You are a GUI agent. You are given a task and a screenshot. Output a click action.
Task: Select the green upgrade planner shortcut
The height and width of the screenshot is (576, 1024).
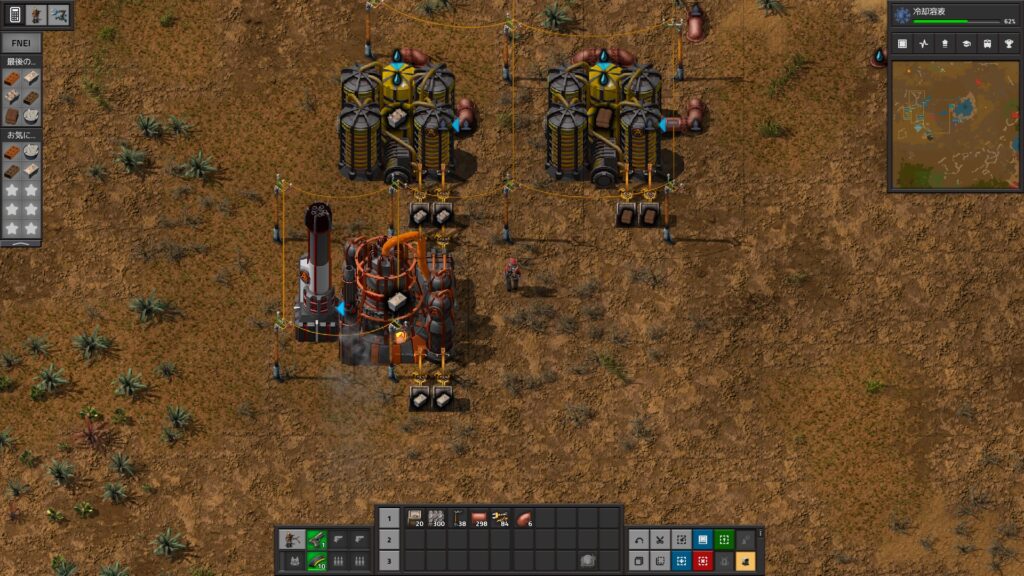coord(724,539)
